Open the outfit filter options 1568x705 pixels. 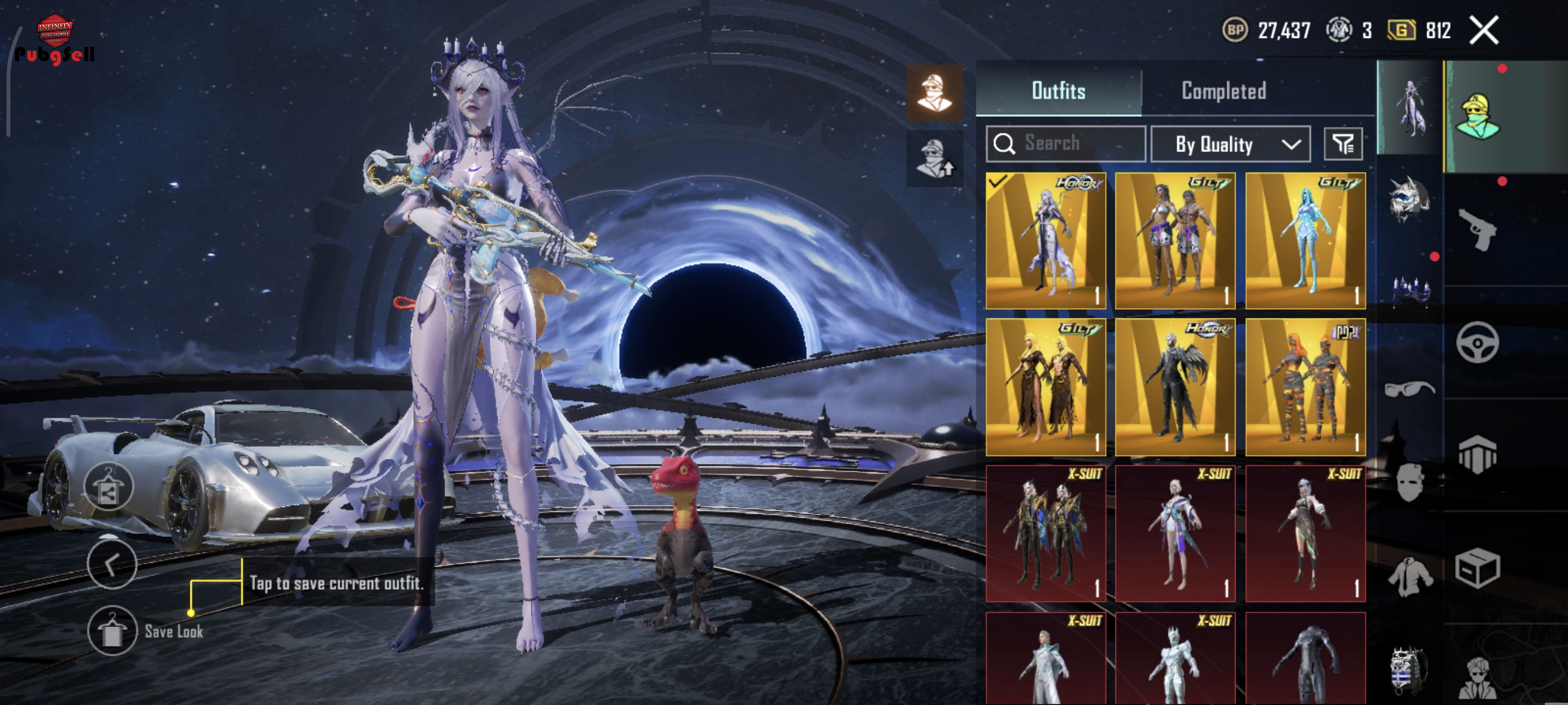pyautogui.click(x=1343, y=144)
